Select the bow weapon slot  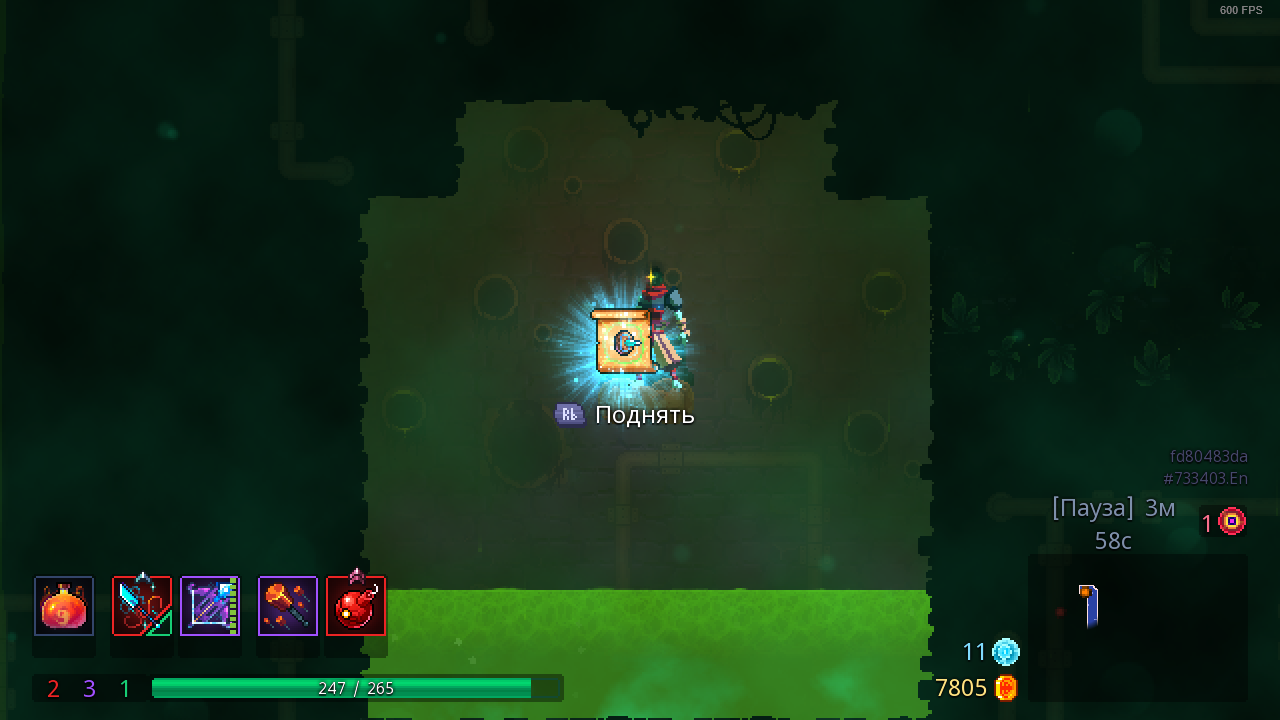[210, 605]
